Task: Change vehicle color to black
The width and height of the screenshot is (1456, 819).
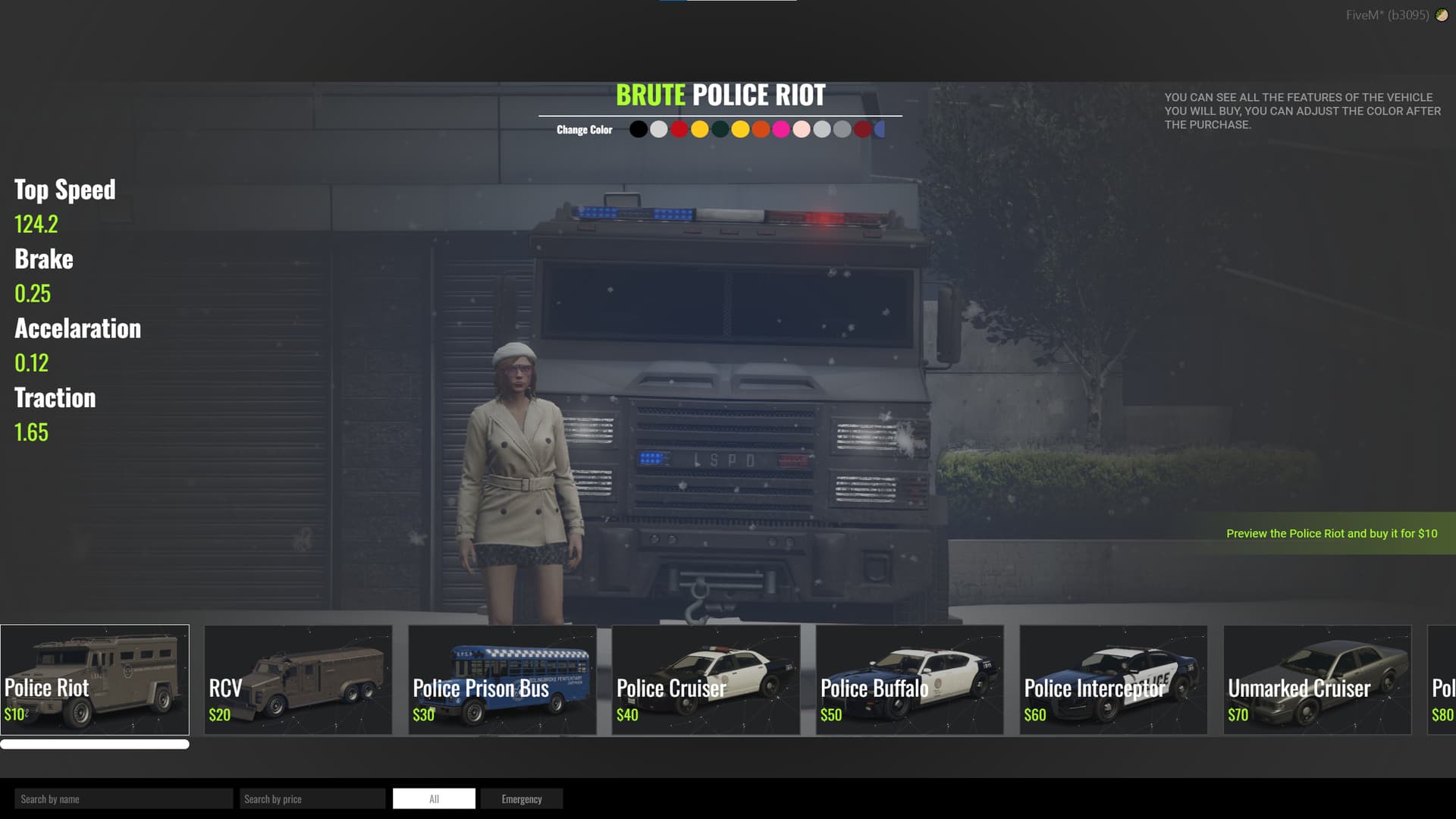Action: click(x=639, y=130)
